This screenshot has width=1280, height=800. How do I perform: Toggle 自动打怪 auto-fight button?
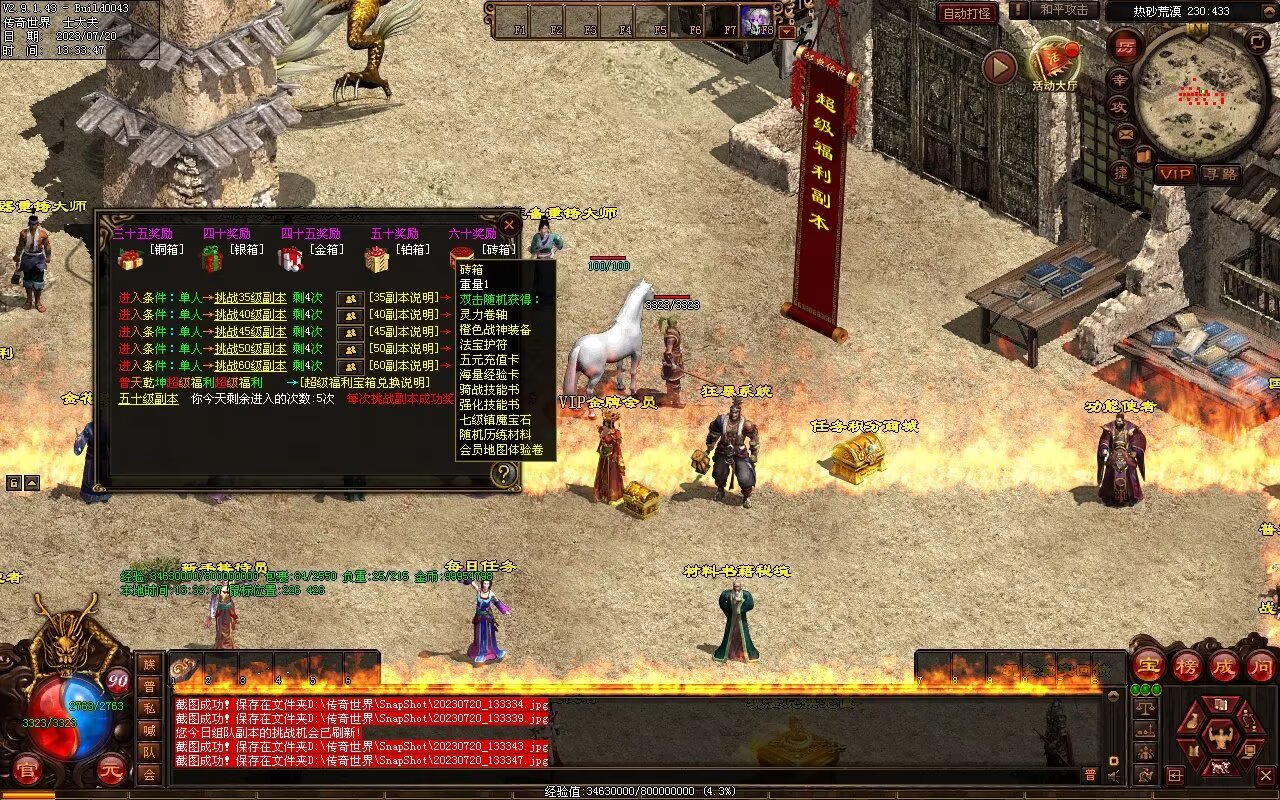[x=967, y=13]
